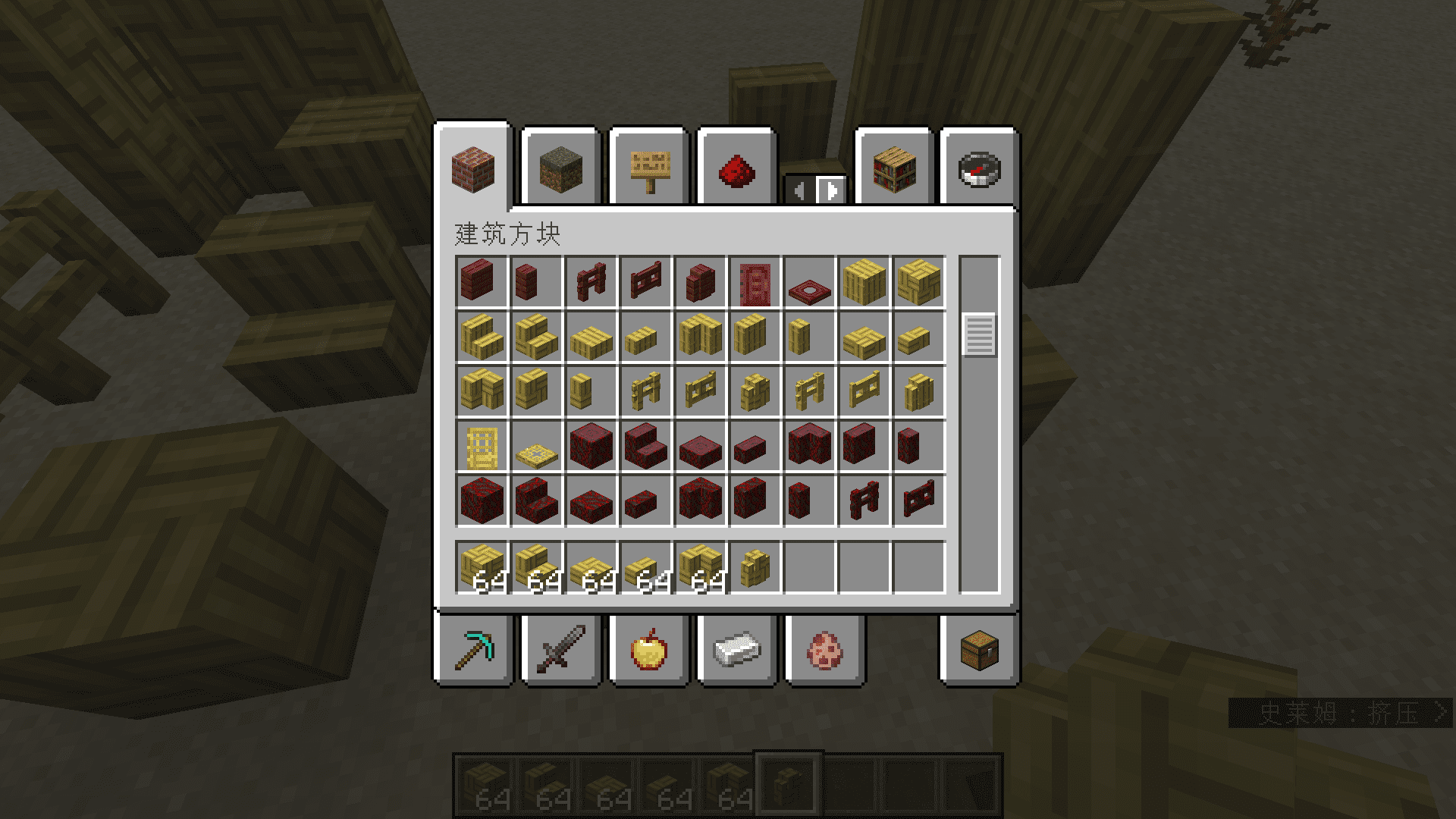Click the previous tab page arrow

[799, 191]
